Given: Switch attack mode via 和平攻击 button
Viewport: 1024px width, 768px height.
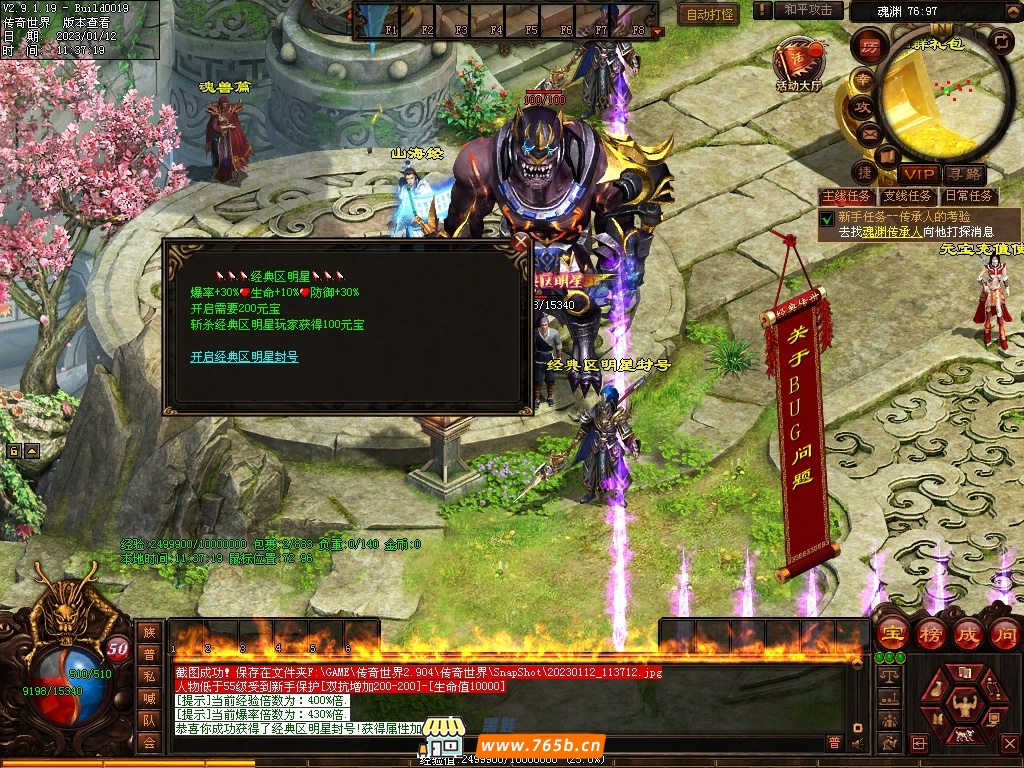Looking at the screenshot, I should (x=808, y=10).
